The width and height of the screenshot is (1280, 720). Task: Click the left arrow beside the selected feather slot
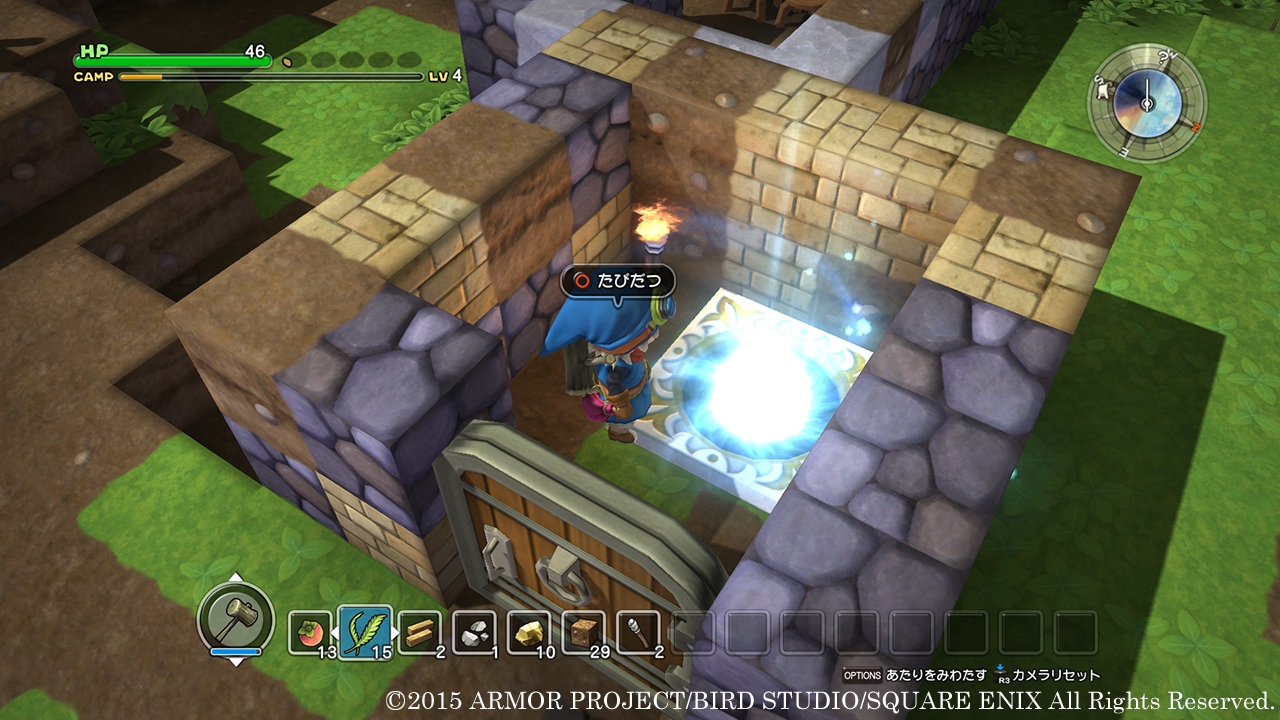coord(333,631)
